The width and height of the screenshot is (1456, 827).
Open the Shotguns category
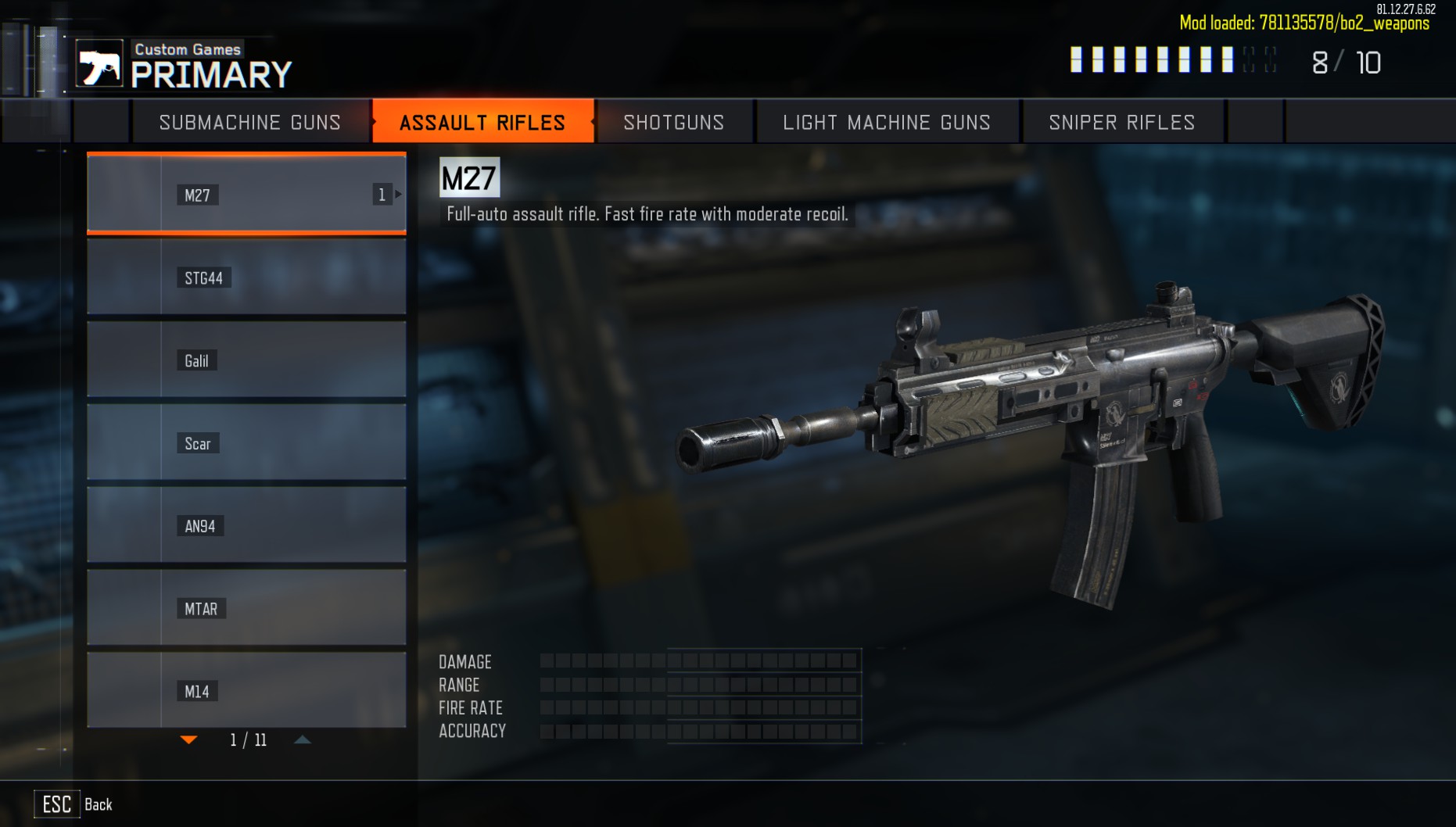click(673, 122)
